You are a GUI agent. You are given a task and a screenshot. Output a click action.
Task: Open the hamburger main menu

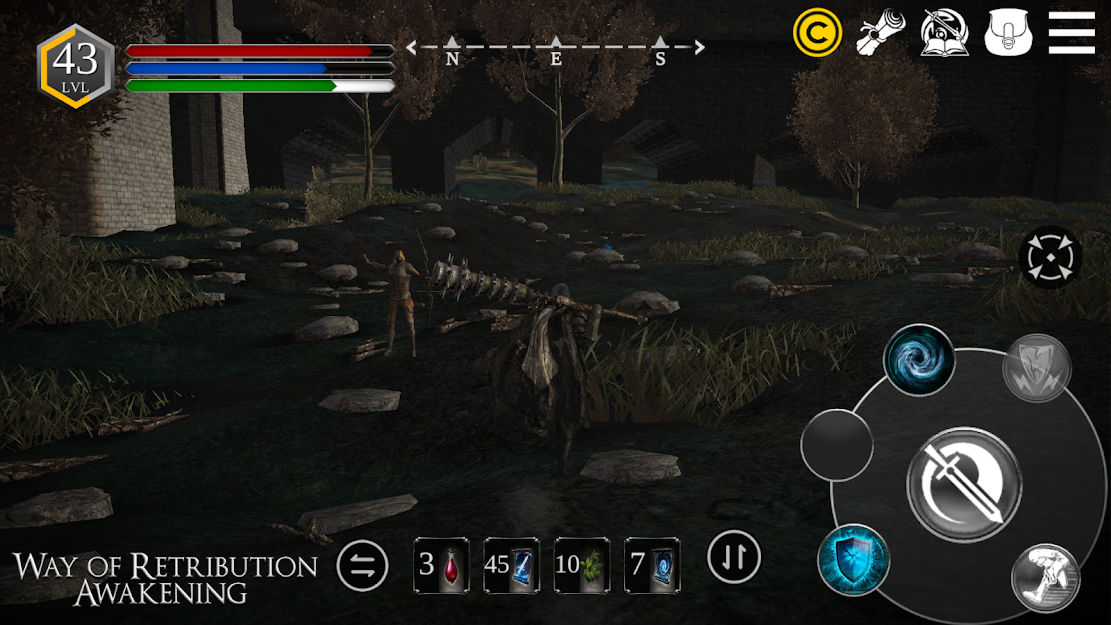pos(1071,33)
